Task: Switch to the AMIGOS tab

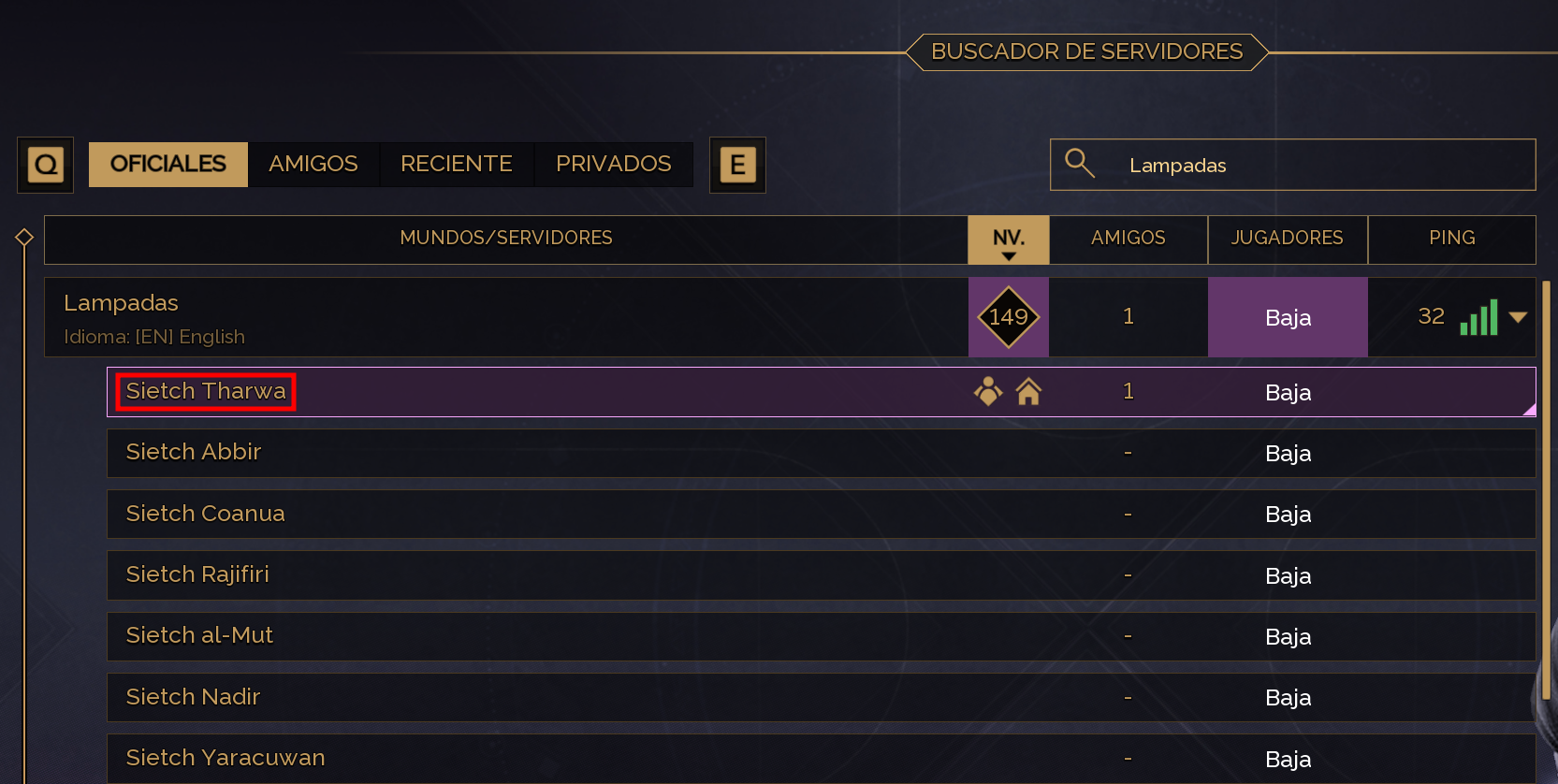Action: click(313, 164)
